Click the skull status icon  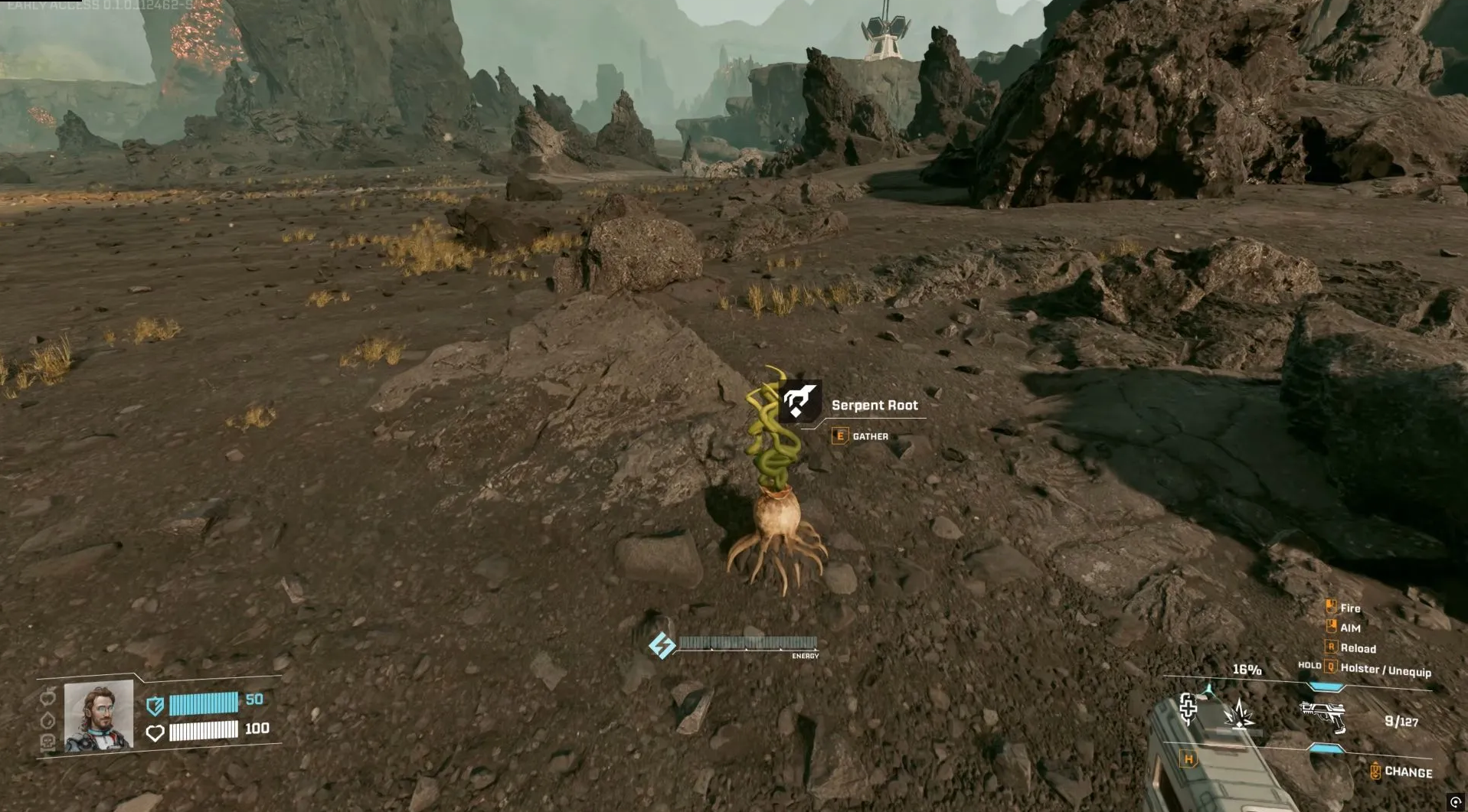pyautogui.click(x=47, y=742)
